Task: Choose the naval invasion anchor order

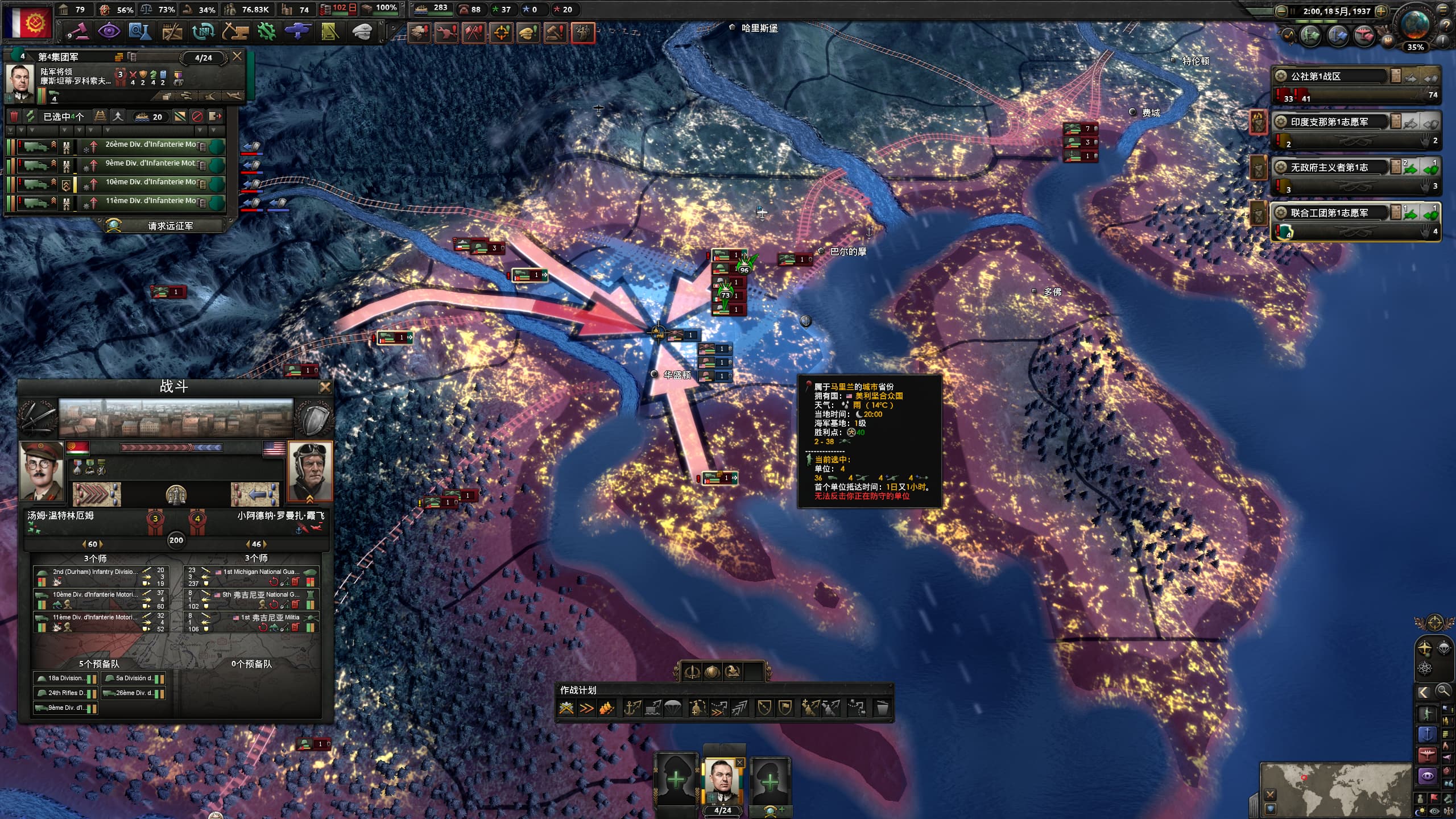Action: tap(632, 708)
